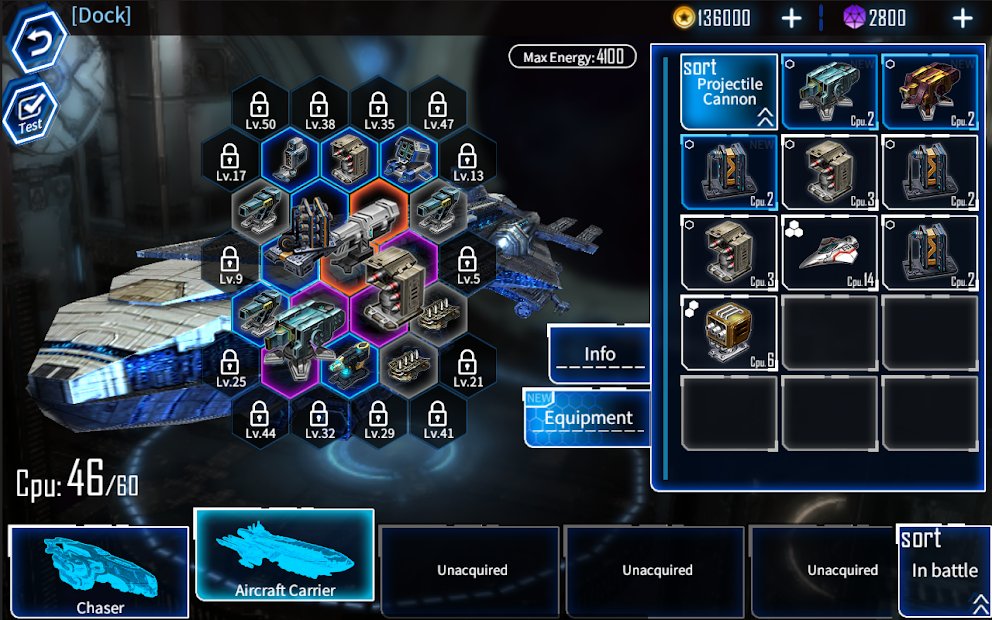Screen dimensions: 992x620
Task: Open the Equipment panel
Action: coord(588,417)
